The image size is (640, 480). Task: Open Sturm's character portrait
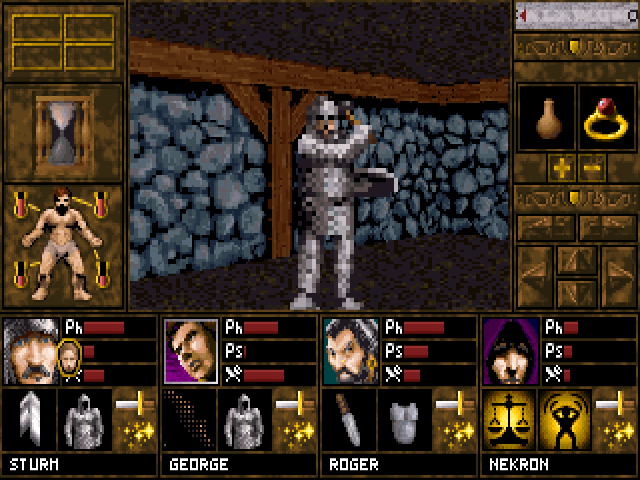(30, 350)
